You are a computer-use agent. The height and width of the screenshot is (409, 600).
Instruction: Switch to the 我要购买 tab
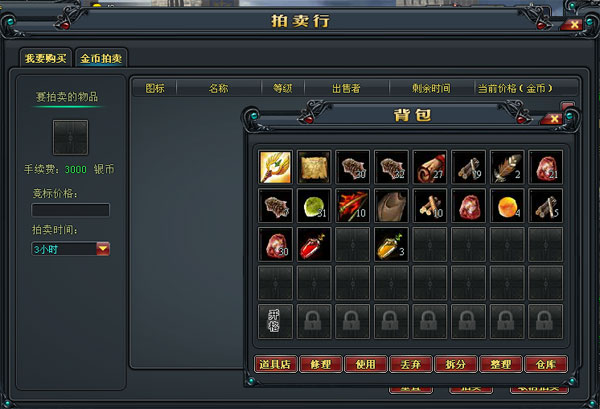pos(46,57)
